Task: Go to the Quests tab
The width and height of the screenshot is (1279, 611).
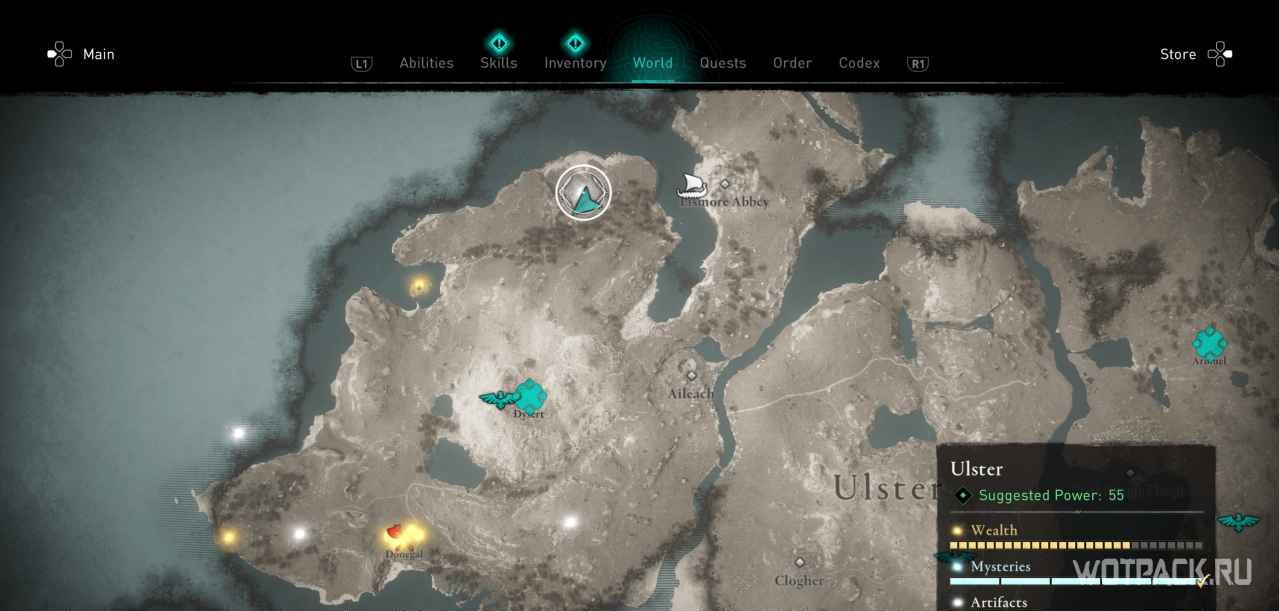Action: click(x=722, y=63)
